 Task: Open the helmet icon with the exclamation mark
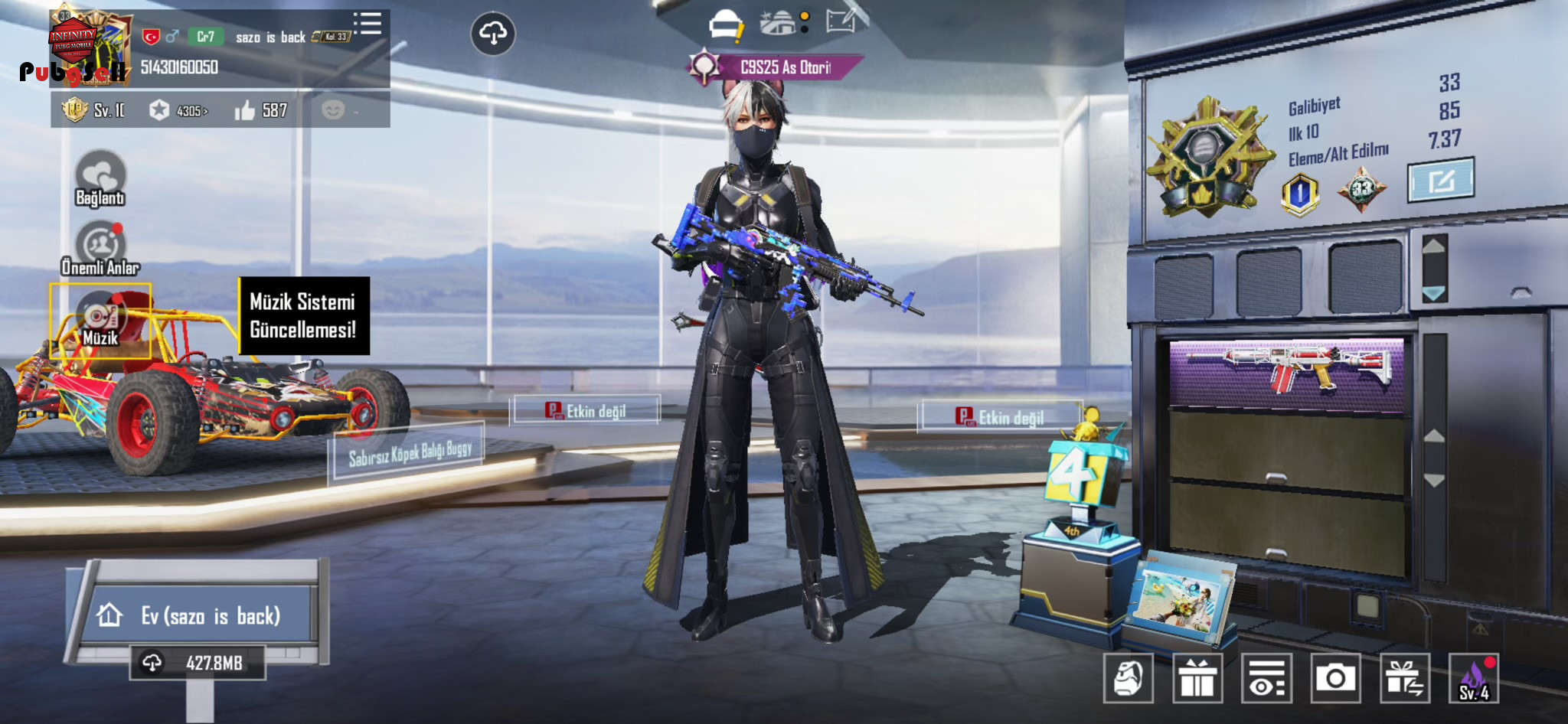pos(725,26)
